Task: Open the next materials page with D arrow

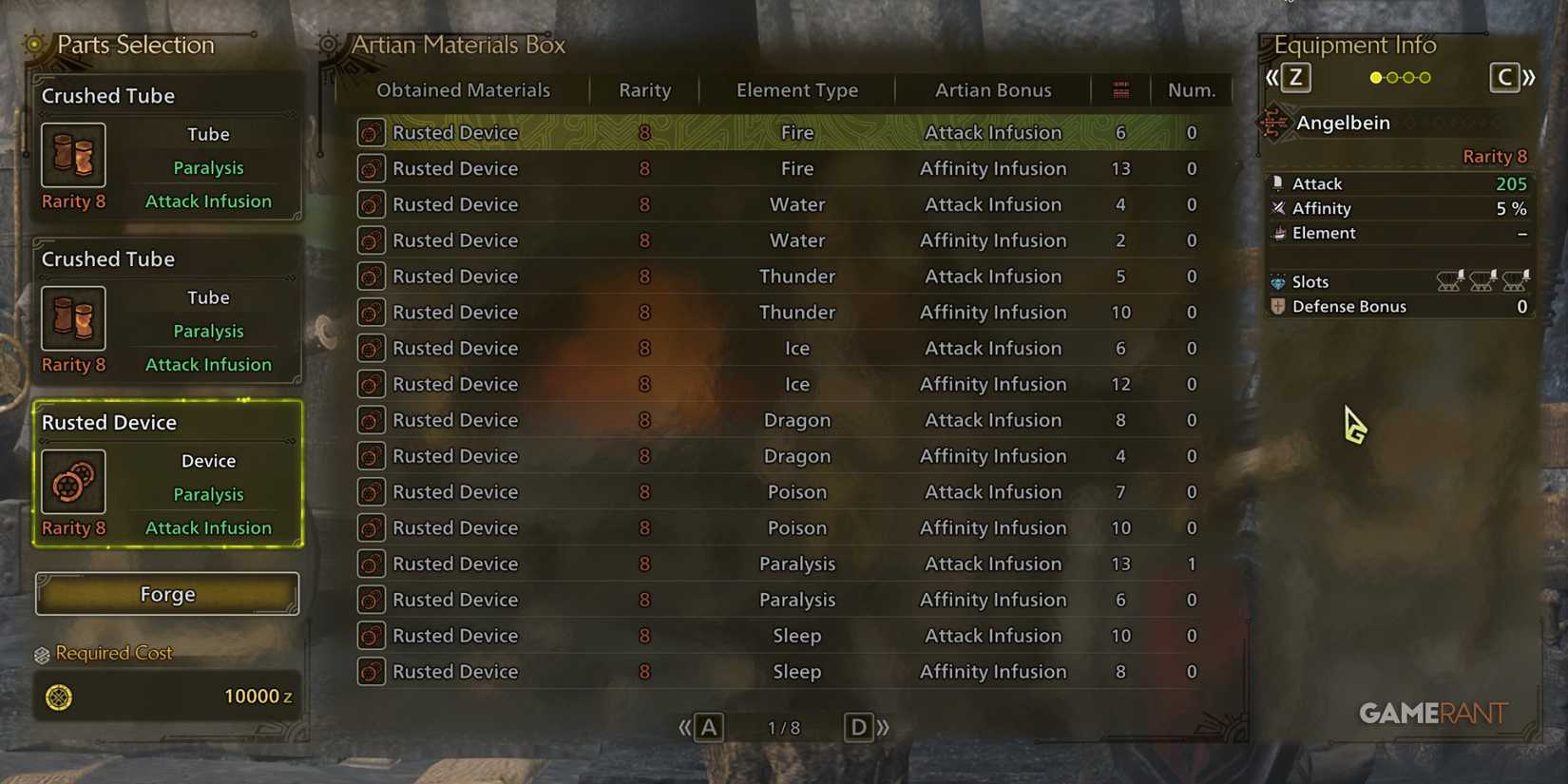Action: pos(858,727)
